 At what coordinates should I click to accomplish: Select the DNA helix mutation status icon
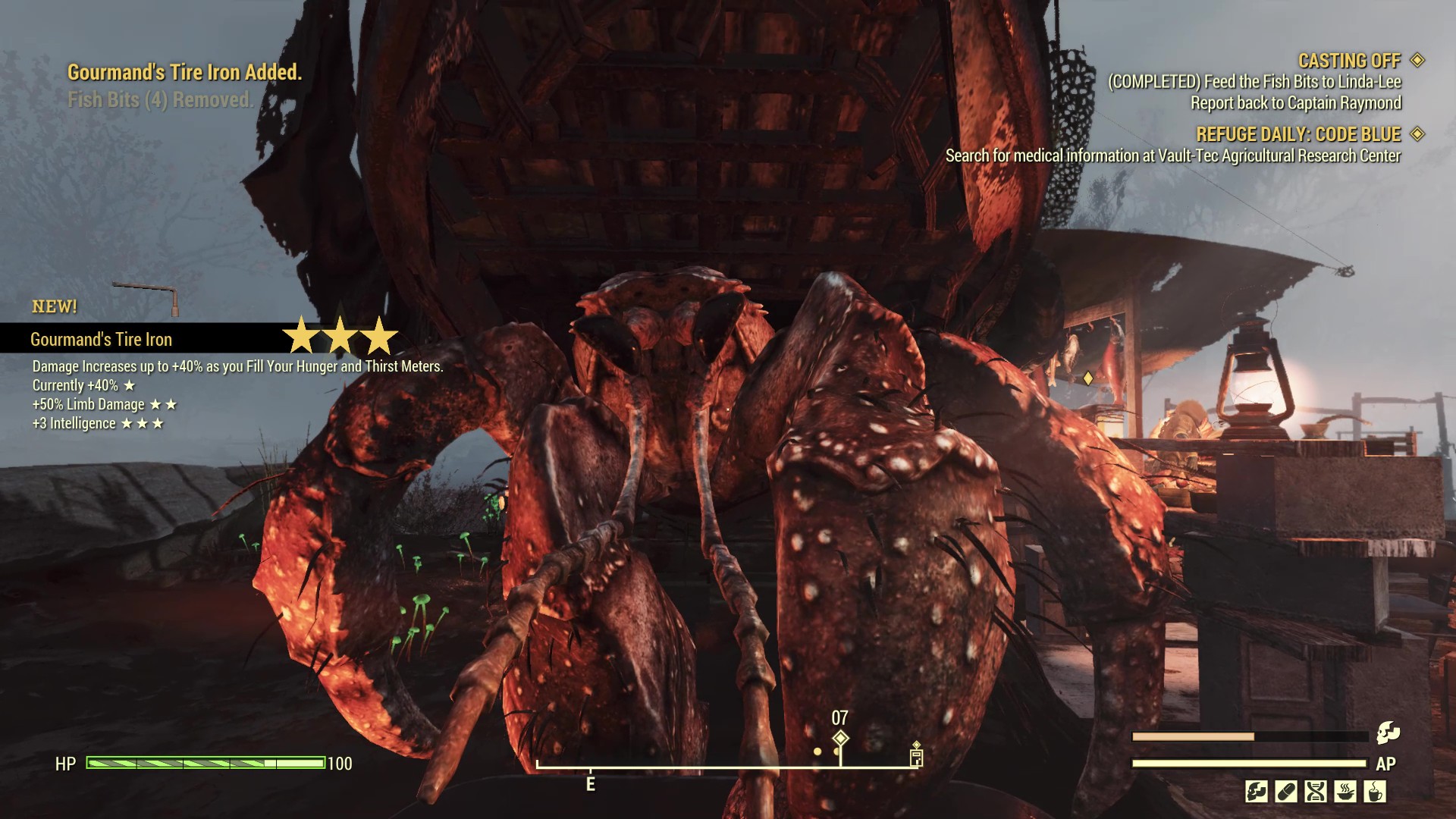coord(1316,792)
